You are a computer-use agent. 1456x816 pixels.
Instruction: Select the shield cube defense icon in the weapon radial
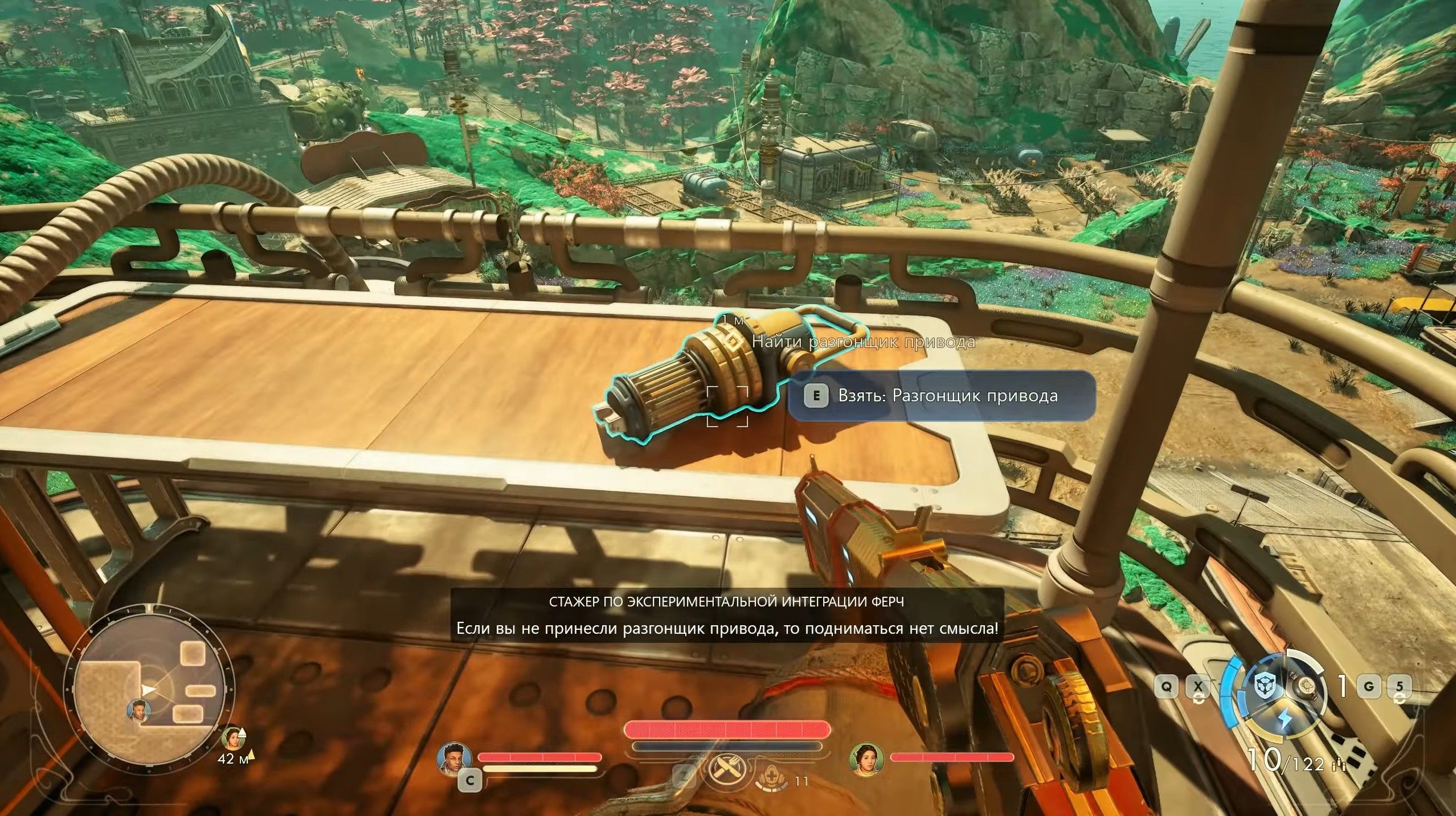[1266, 686]
